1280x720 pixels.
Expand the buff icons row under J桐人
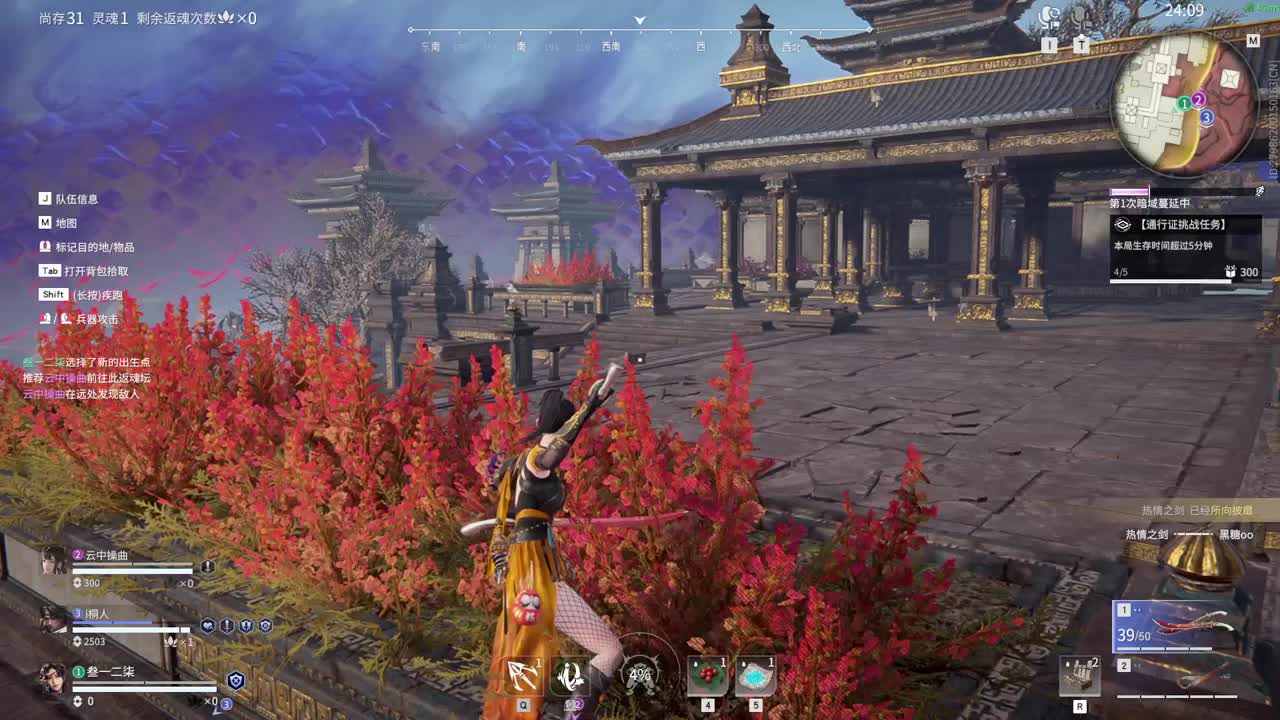(235, 626)
